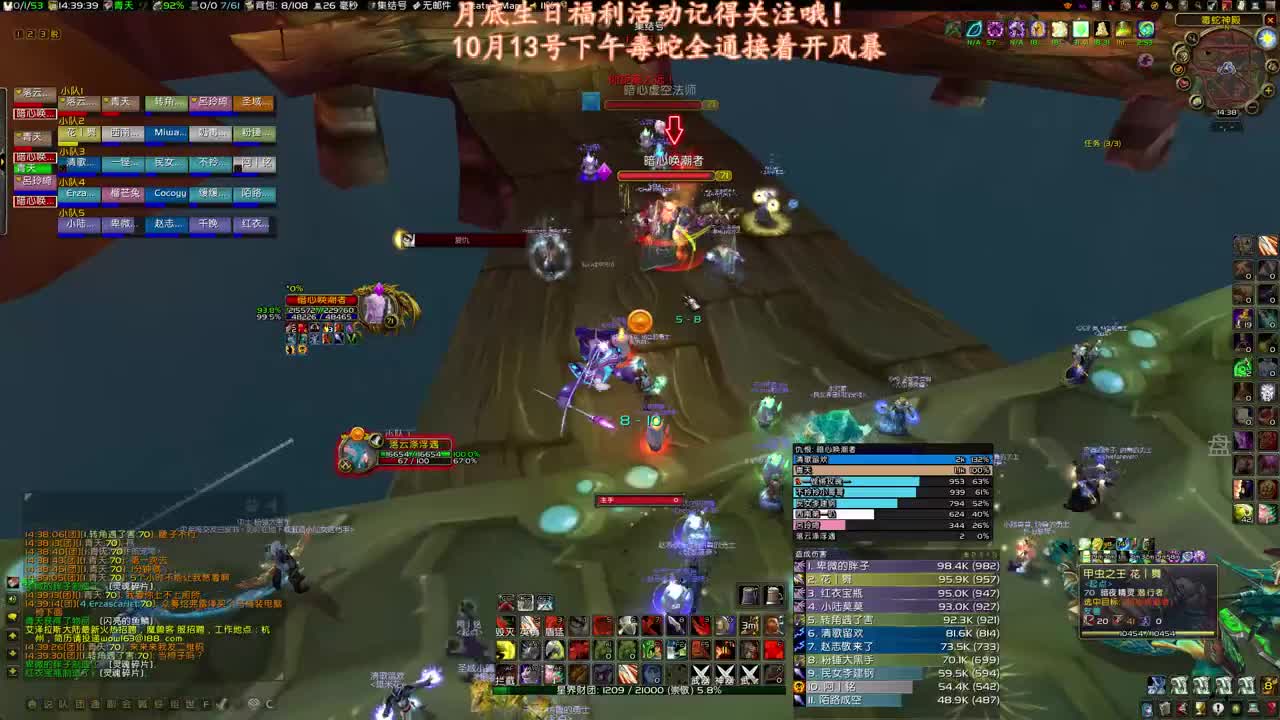Click the exclamation mark quest log icon
Screen dimensions: 1280x720
pos(1218,708)
